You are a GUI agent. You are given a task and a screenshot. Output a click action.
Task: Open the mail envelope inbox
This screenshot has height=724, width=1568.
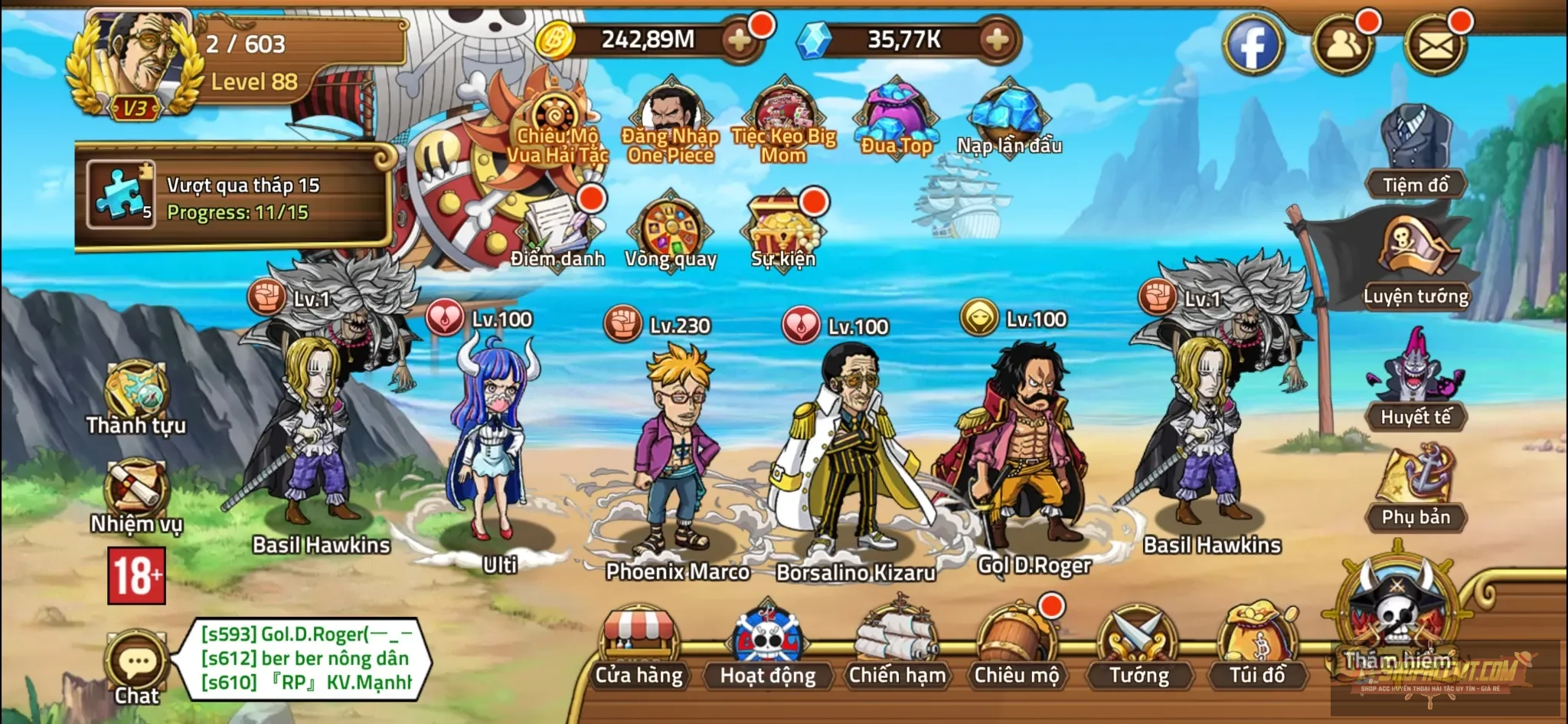point(1436,44)
